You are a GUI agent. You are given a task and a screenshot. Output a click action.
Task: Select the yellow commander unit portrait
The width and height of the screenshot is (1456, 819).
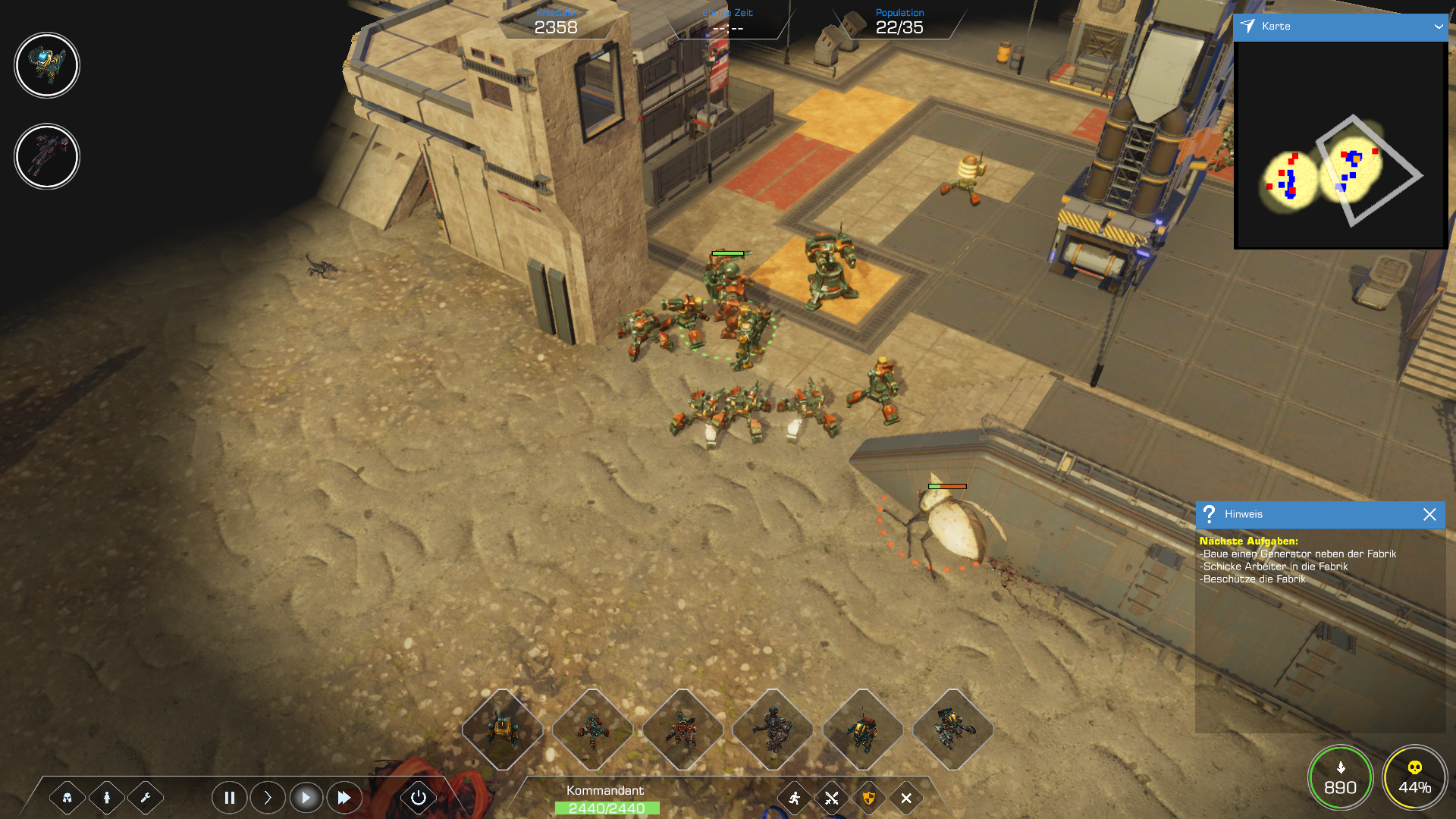[47, 65]
